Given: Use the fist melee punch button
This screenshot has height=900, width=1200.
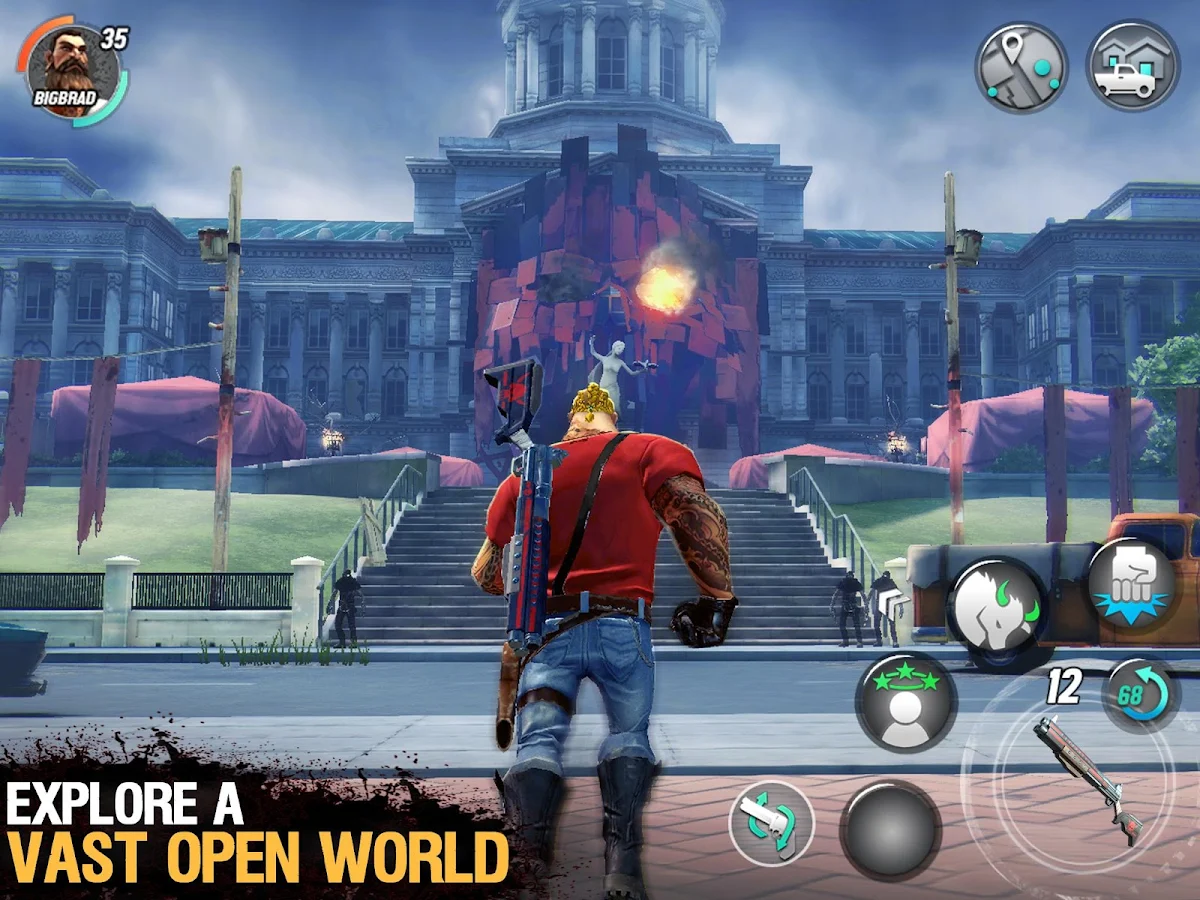Looking at the screenshot, I should [x=1130, y=584].
